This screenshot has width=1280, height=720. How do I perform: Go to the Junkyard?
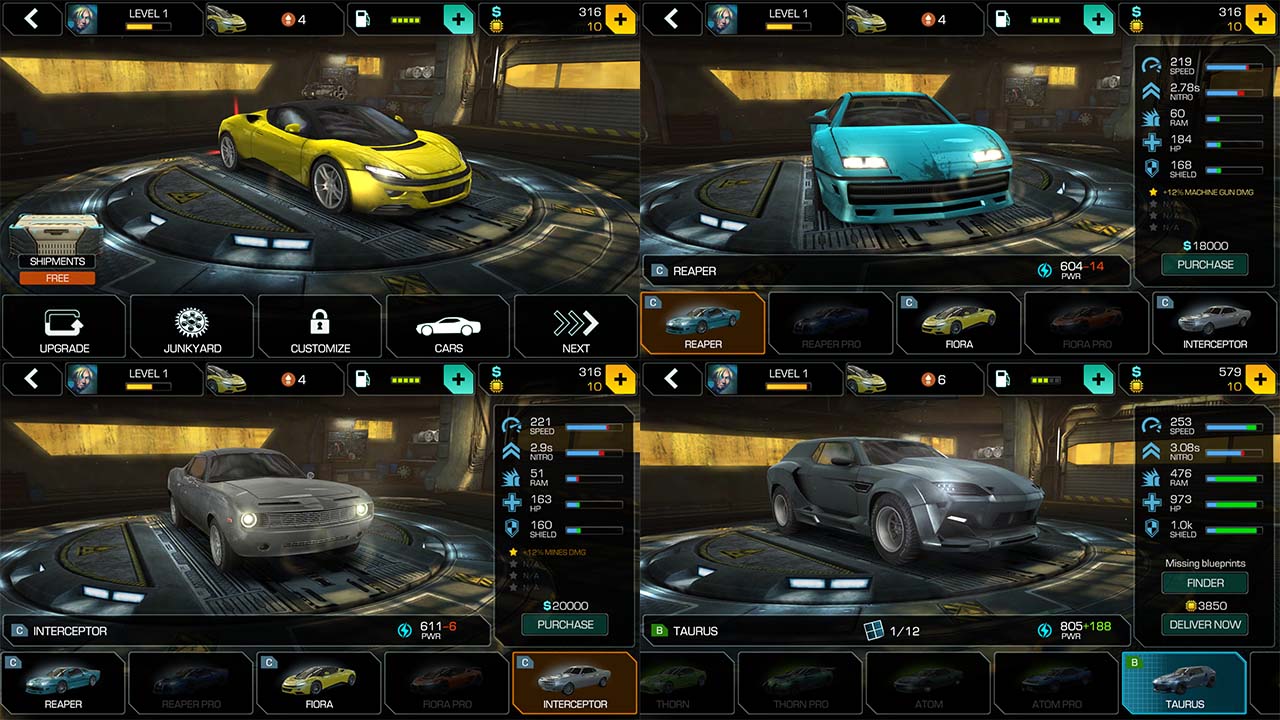(x=192, y=327)
